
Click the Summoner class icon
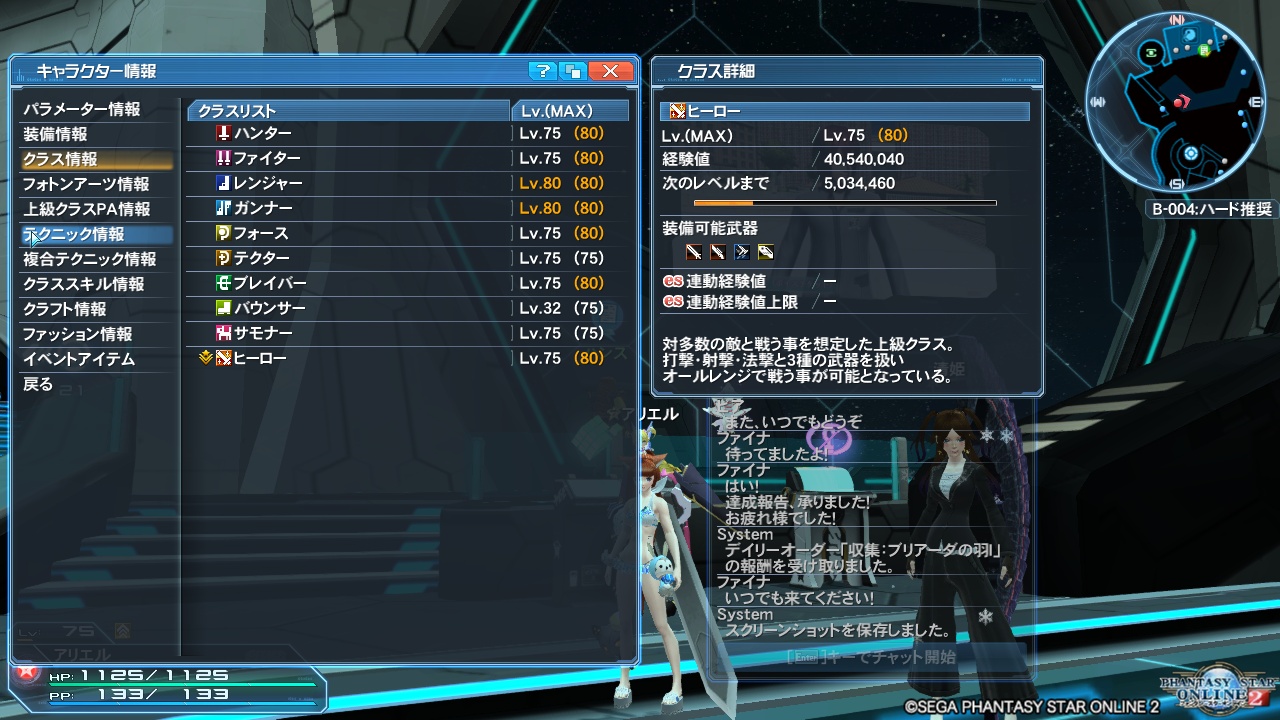[224, 333]
